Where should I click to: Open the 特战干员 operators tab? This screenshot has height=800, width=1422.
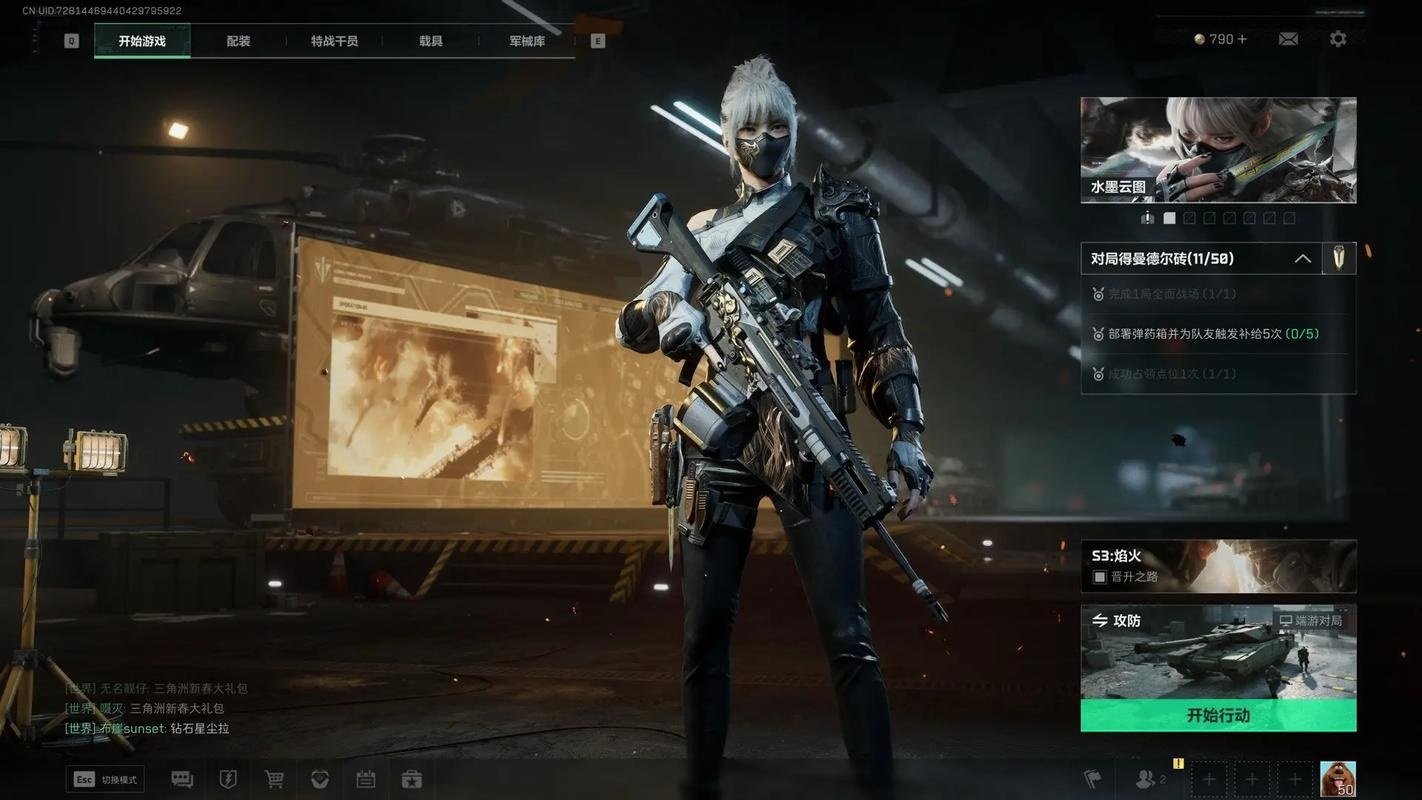pyautogui.click(x=334, y=41)
